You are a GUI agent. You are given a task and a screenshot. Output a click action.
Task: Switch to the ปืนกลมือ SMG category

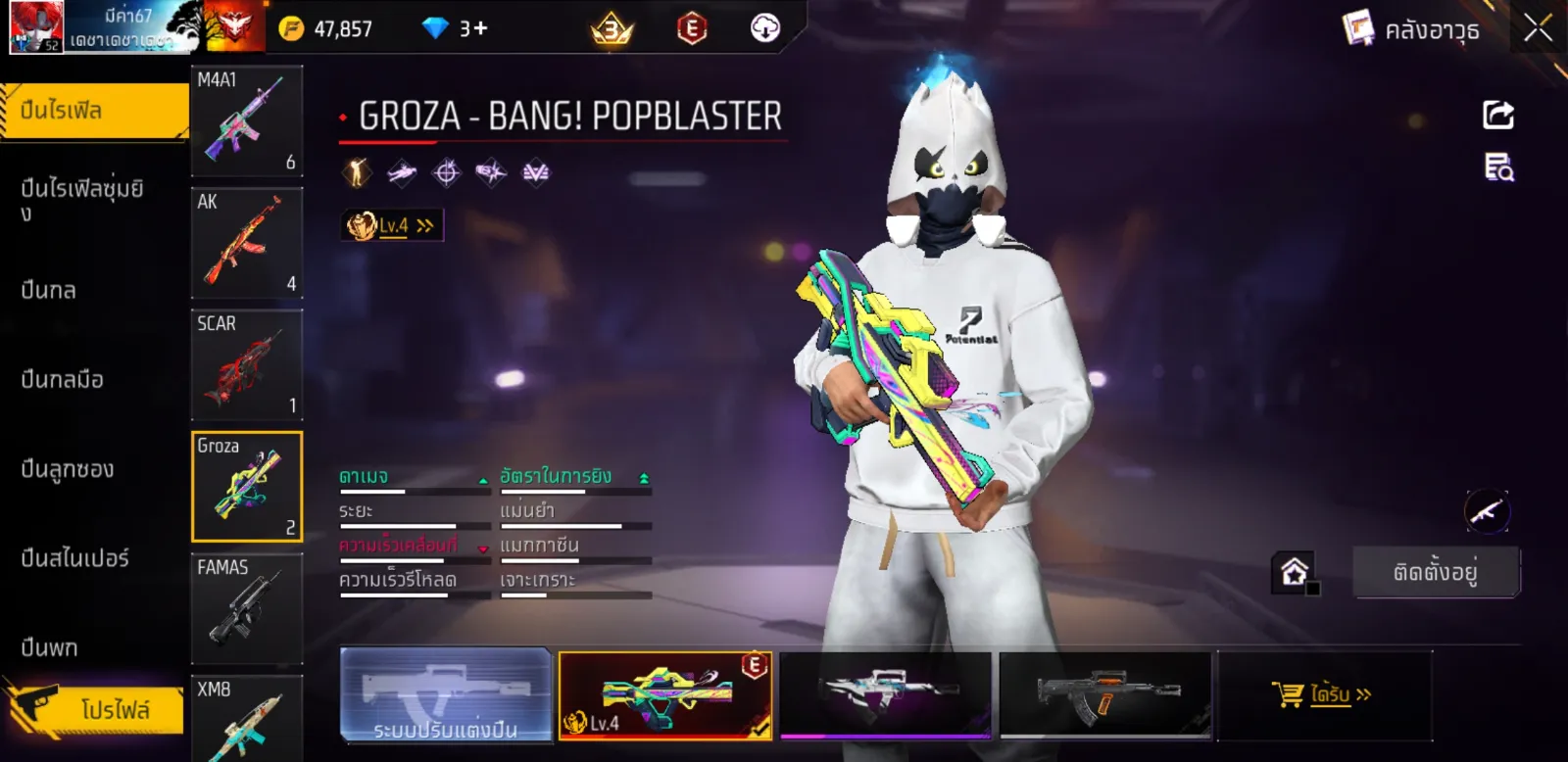point(62,379)
